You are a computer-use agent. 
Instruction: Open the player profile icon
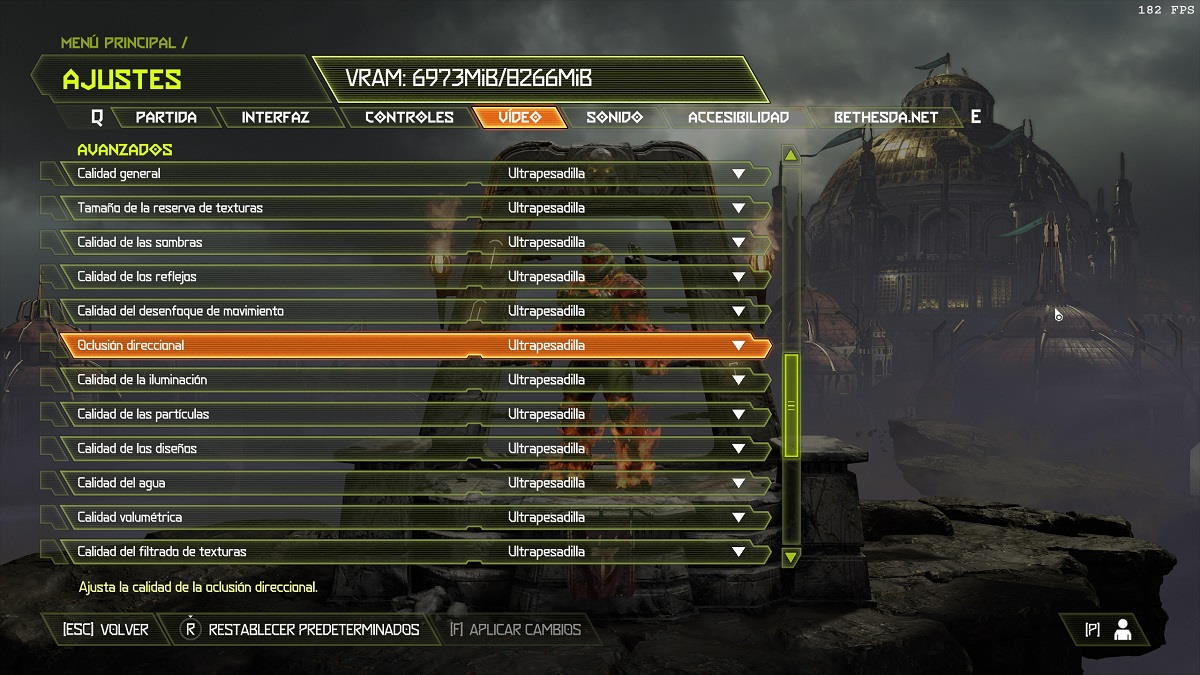[x=1122, y=629]
